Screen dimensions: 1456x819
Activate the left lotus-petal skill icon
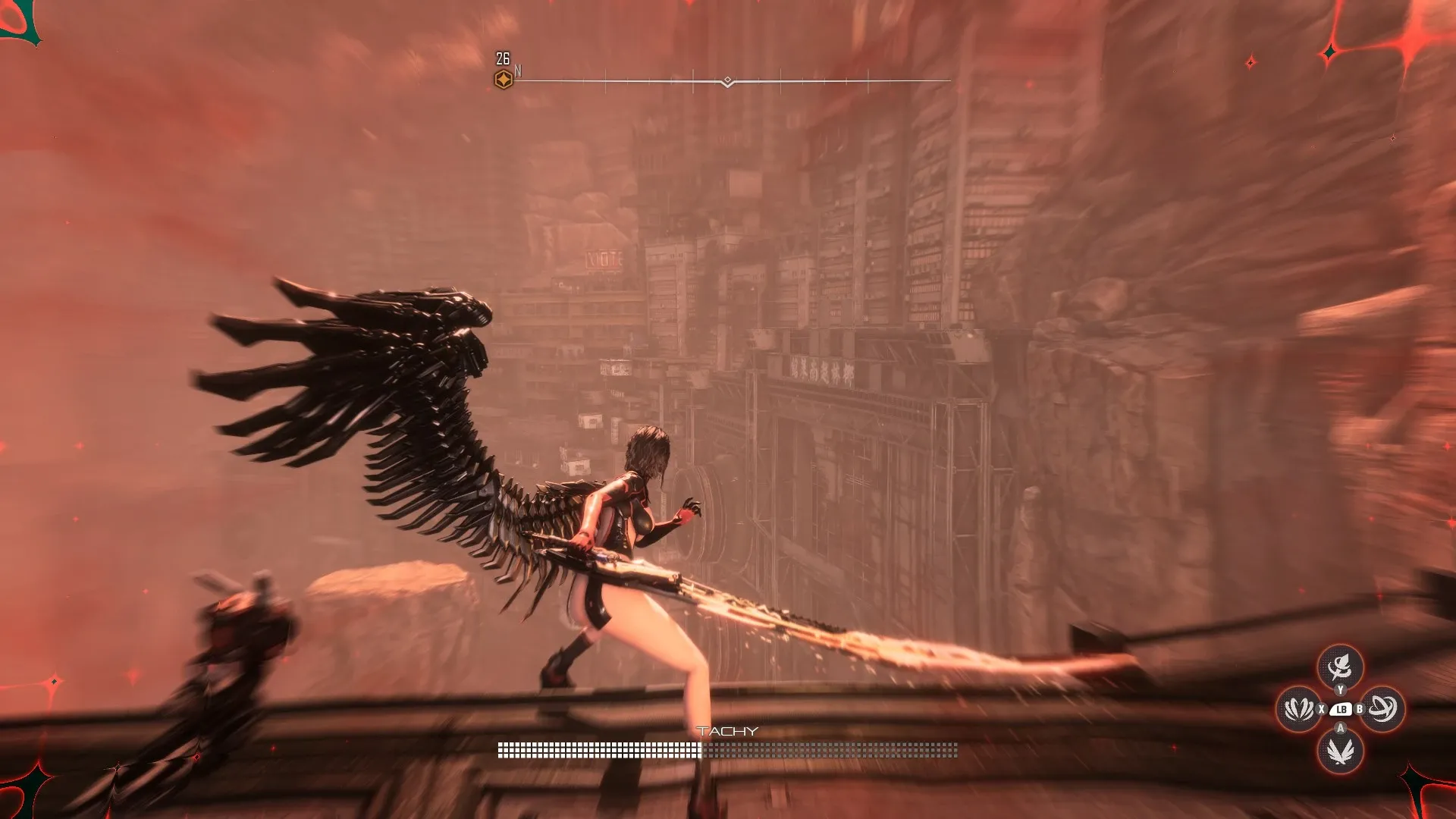[1299, 709]
